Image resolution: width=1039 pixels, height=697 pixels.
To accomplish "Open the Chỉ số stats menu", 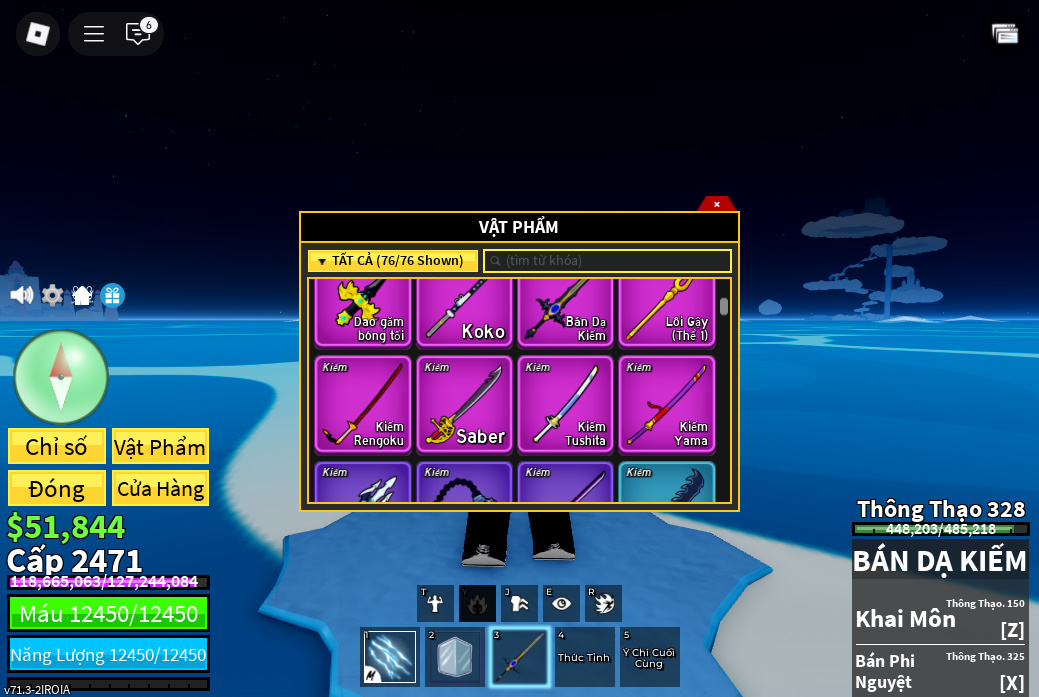I will click(x=57, y=446).
